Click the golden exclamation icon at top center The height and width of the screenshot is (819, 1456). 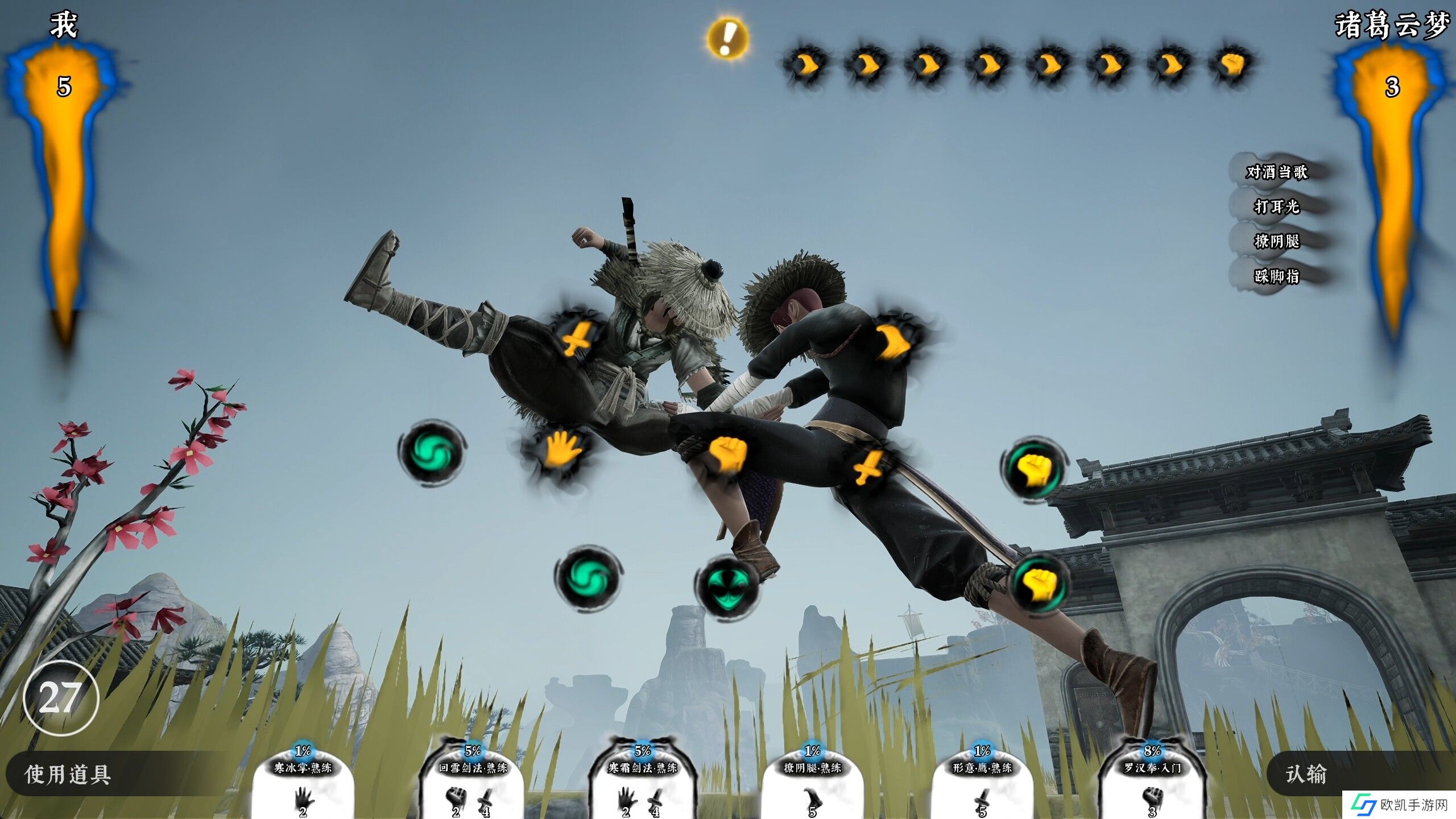coord(727,38)
